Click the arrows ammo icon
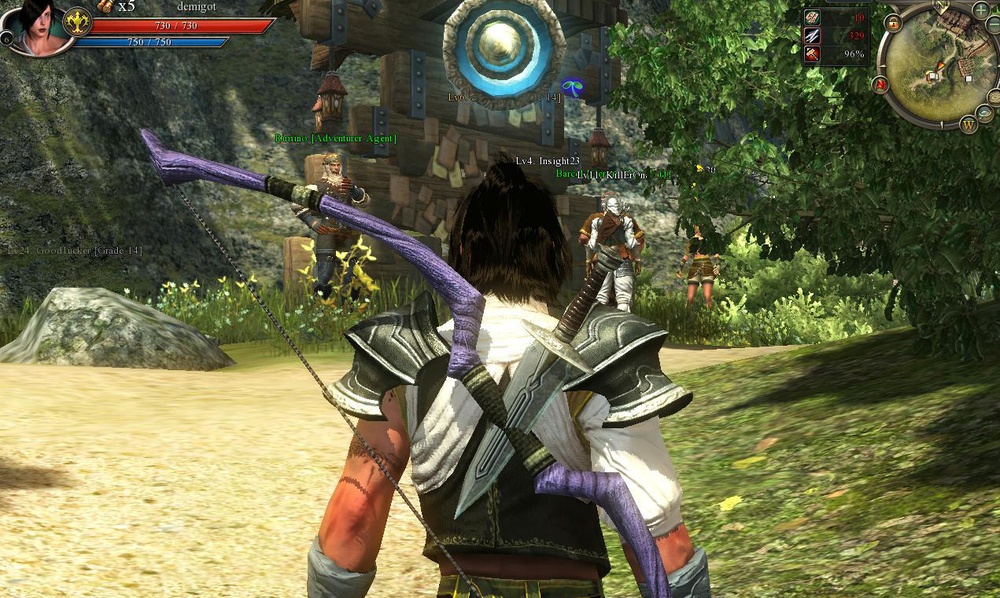Viewport: 1000px width, 598px height. [x=812, y=35]
